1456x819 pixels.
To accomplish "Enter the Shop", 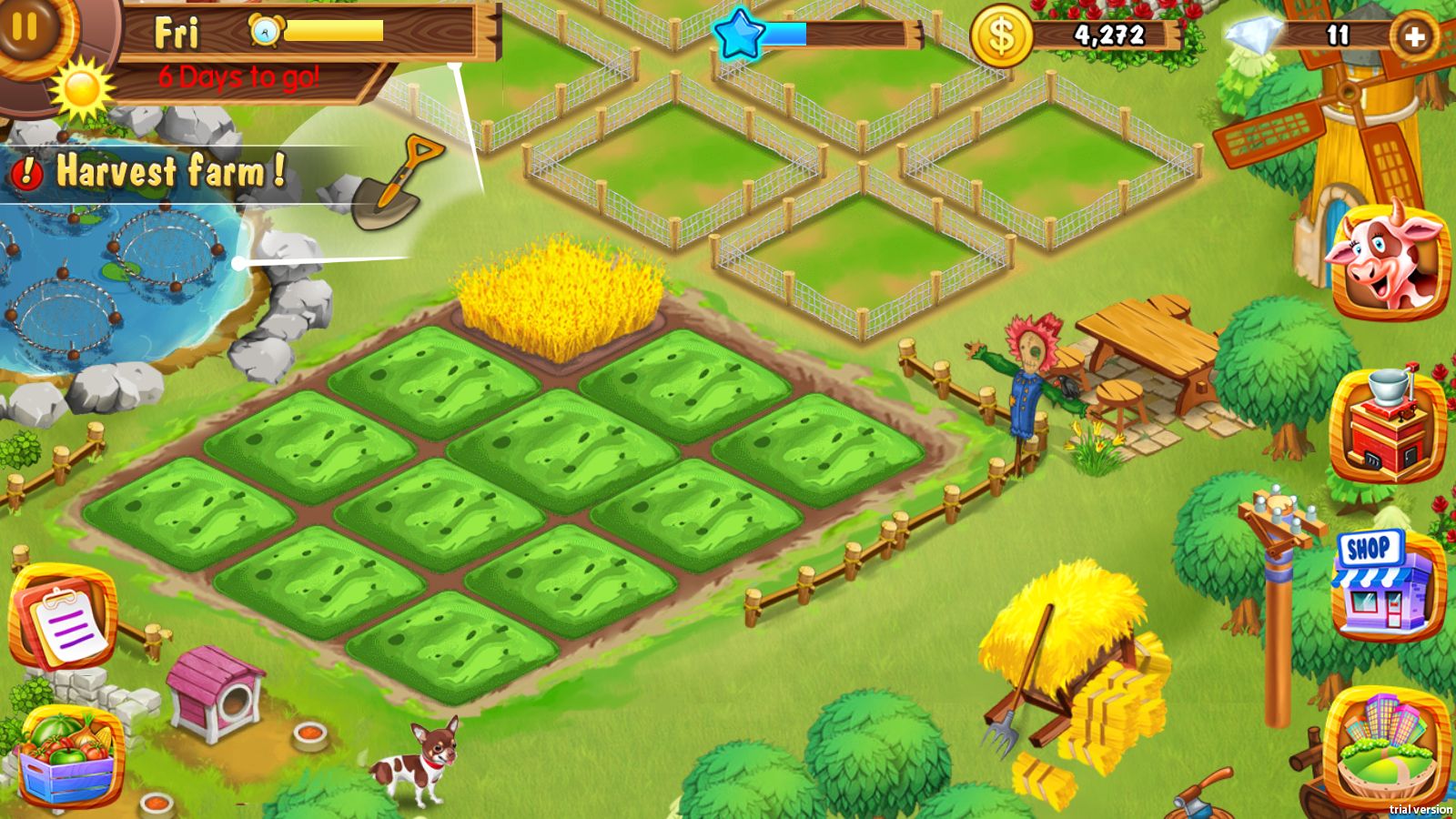I will click(x=1381, y=583).
